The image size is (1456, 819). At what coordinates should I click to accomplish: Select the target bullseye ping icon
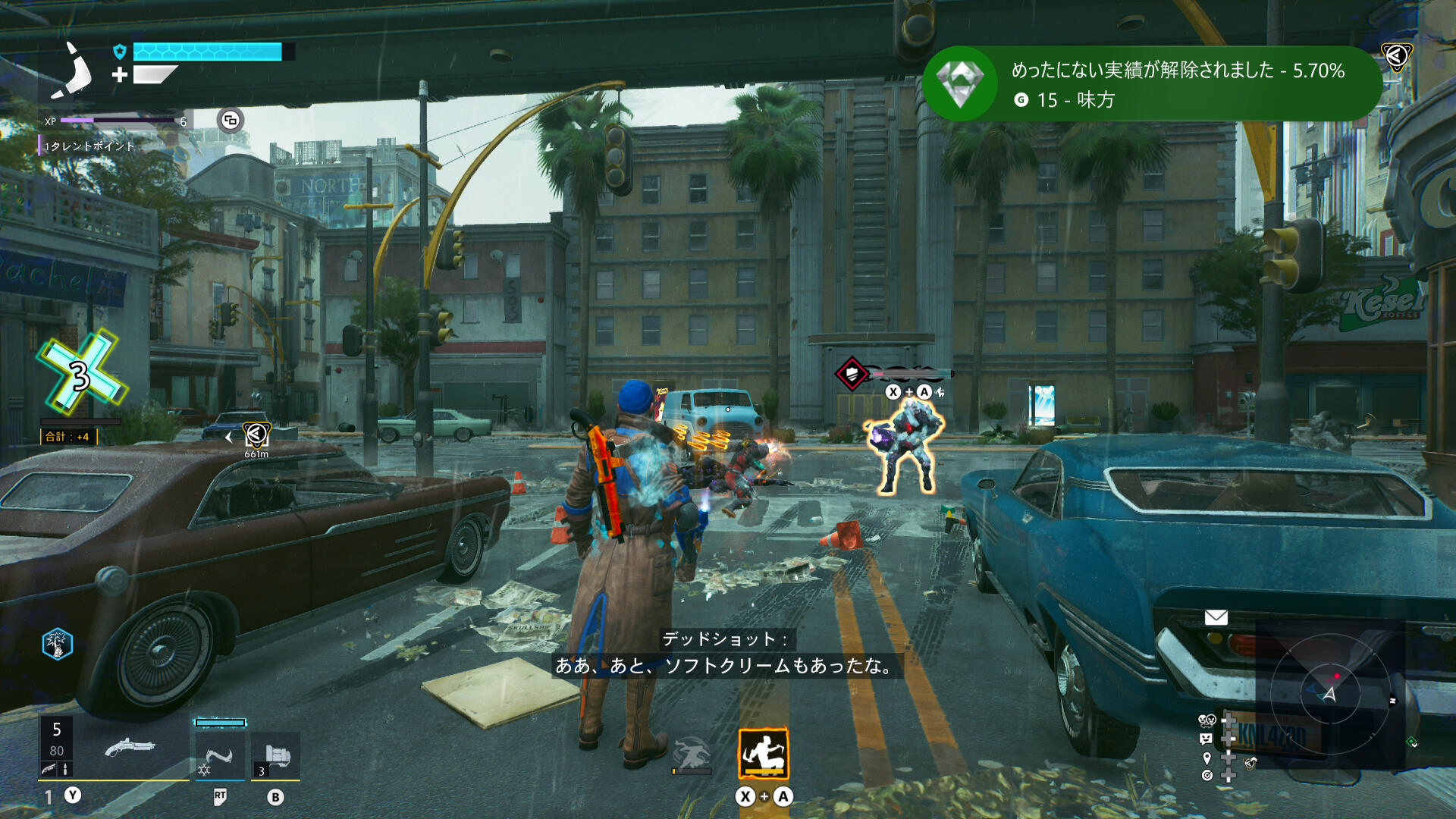point(1207,775)
